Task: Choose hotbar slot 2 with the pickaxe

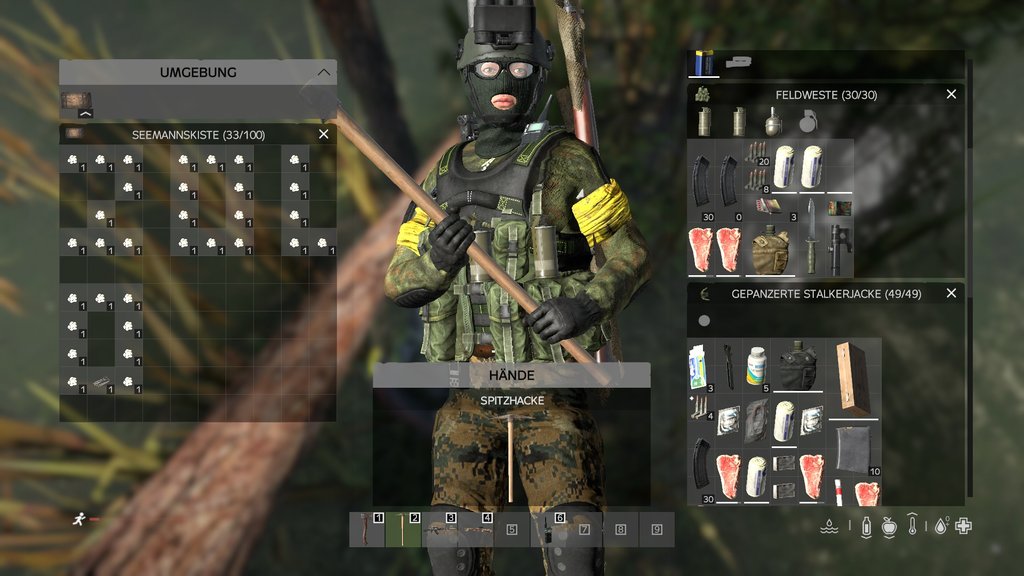Action: (403, 529)
